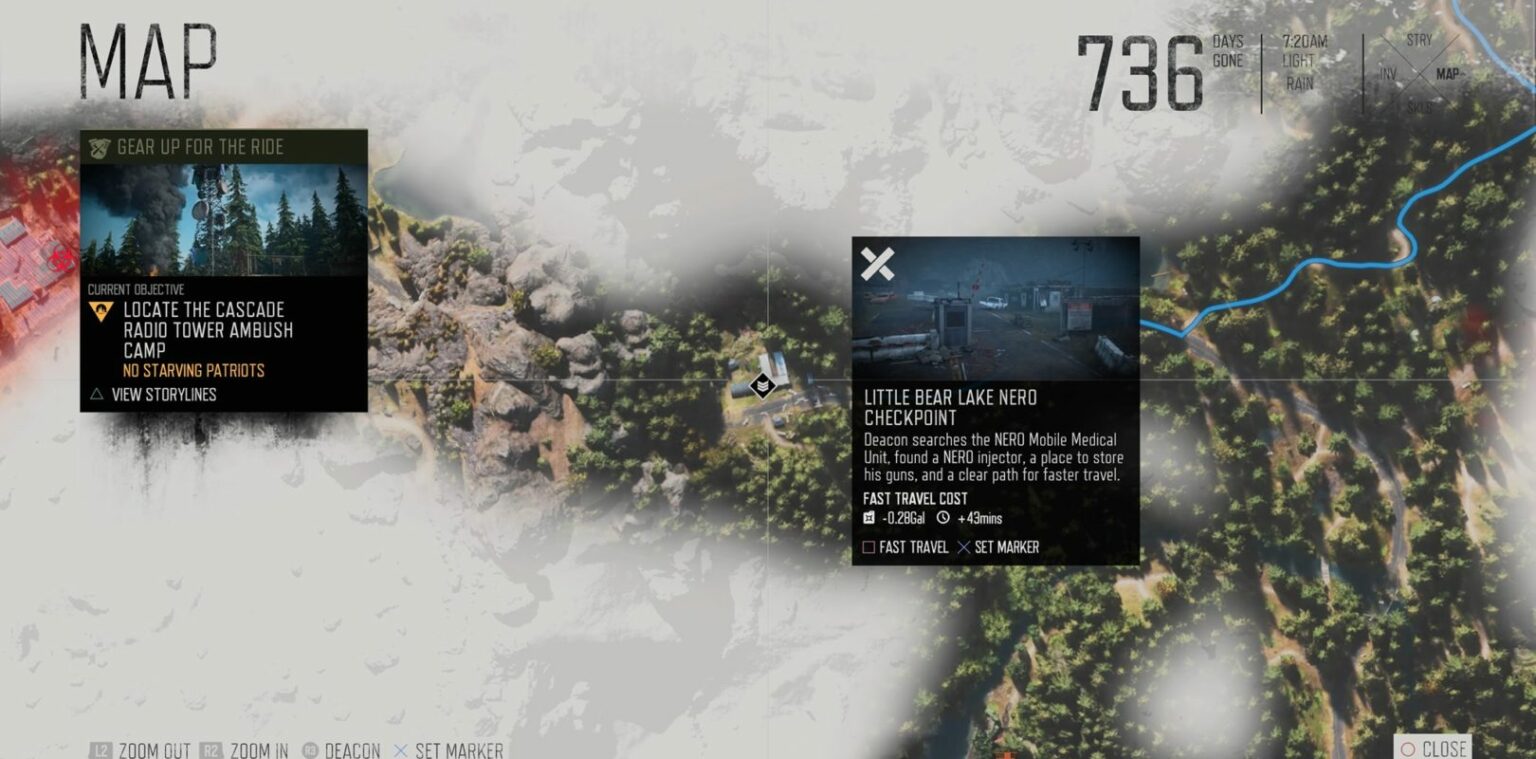Screen dimensions: 1536x759
Task: Click the weather indicator showing Light Rain
Action: pos(1297,71)
